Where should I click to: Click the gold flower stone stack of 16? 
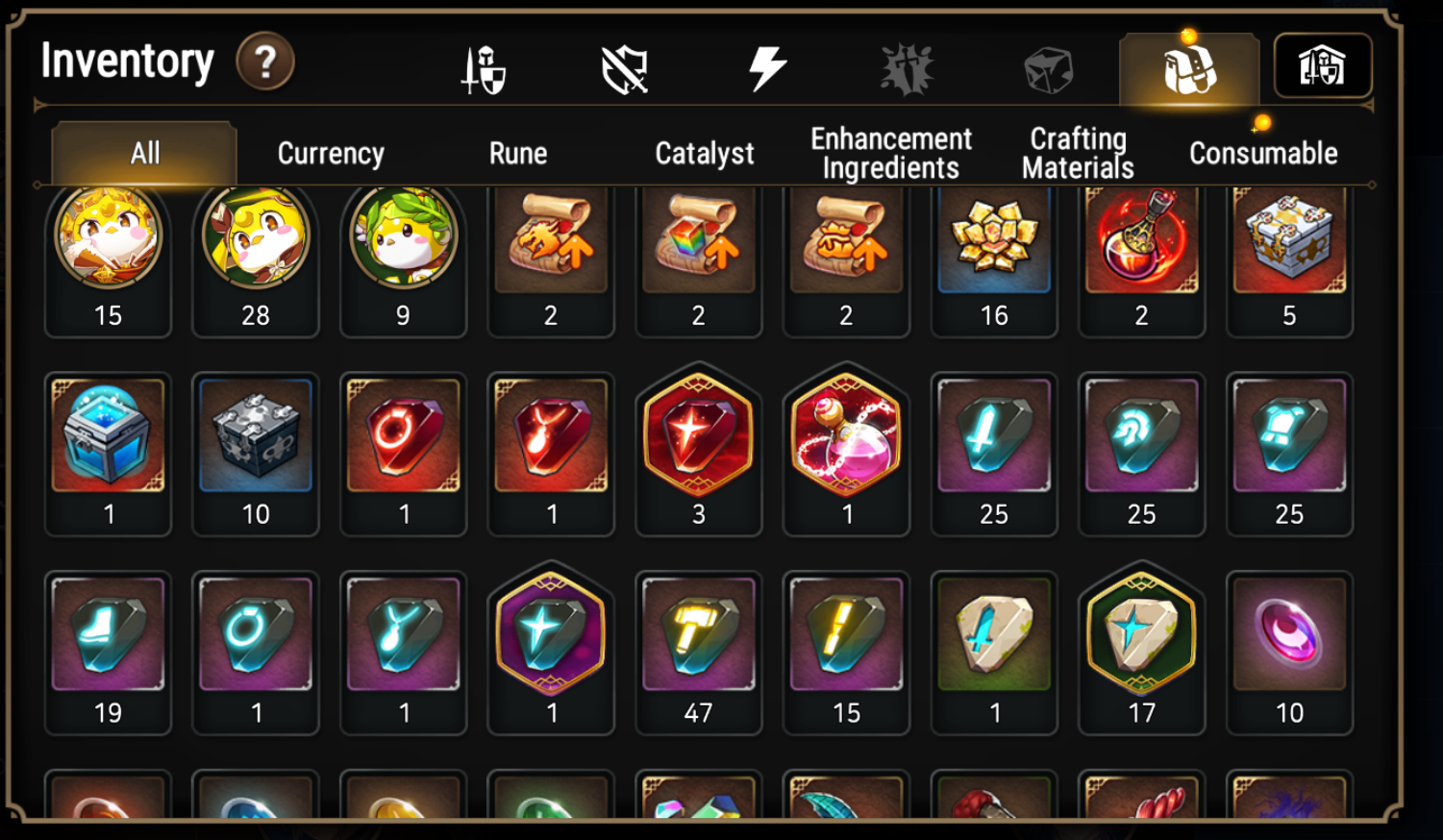click(994, 240)
